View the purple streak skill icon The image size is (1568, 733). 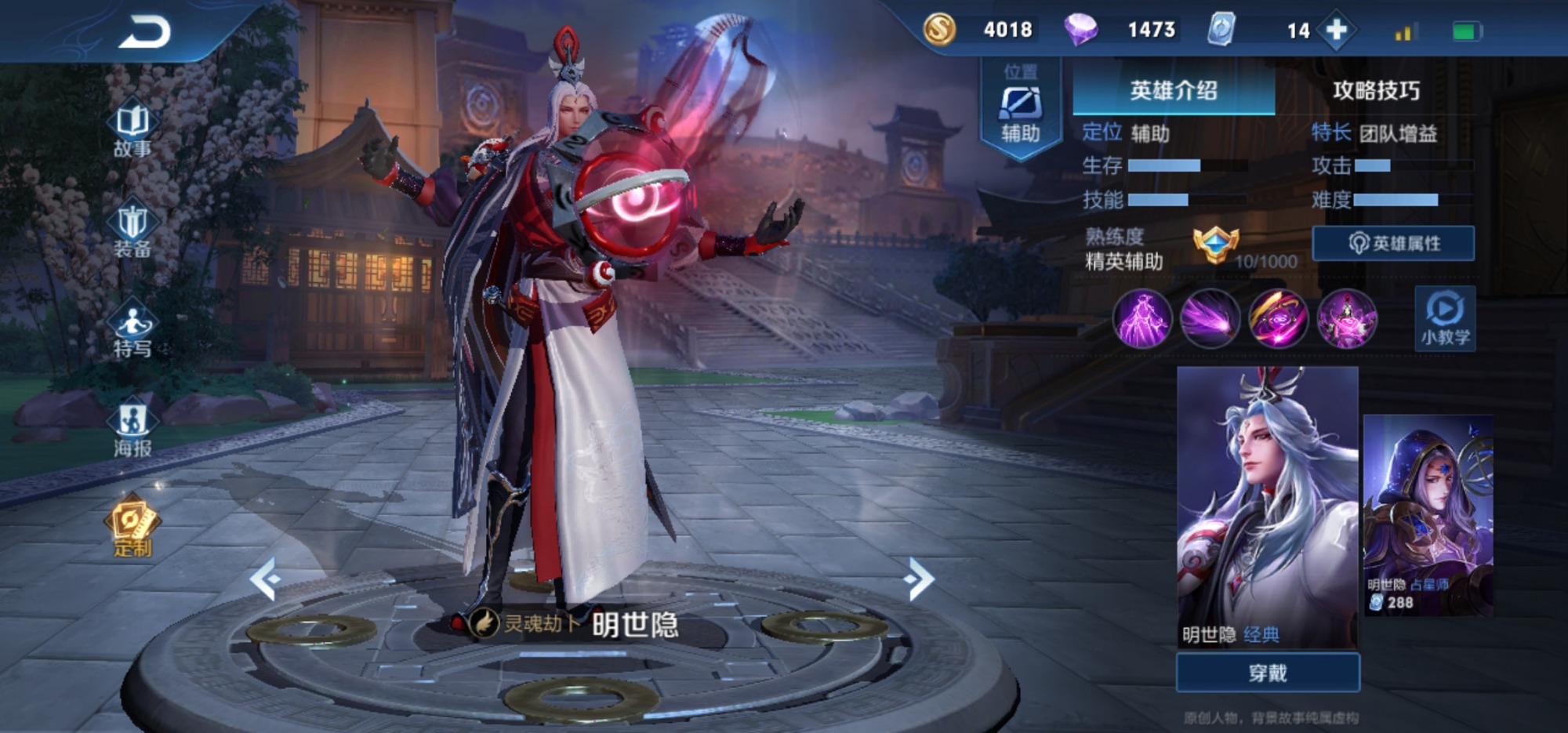click(1210, 319)
